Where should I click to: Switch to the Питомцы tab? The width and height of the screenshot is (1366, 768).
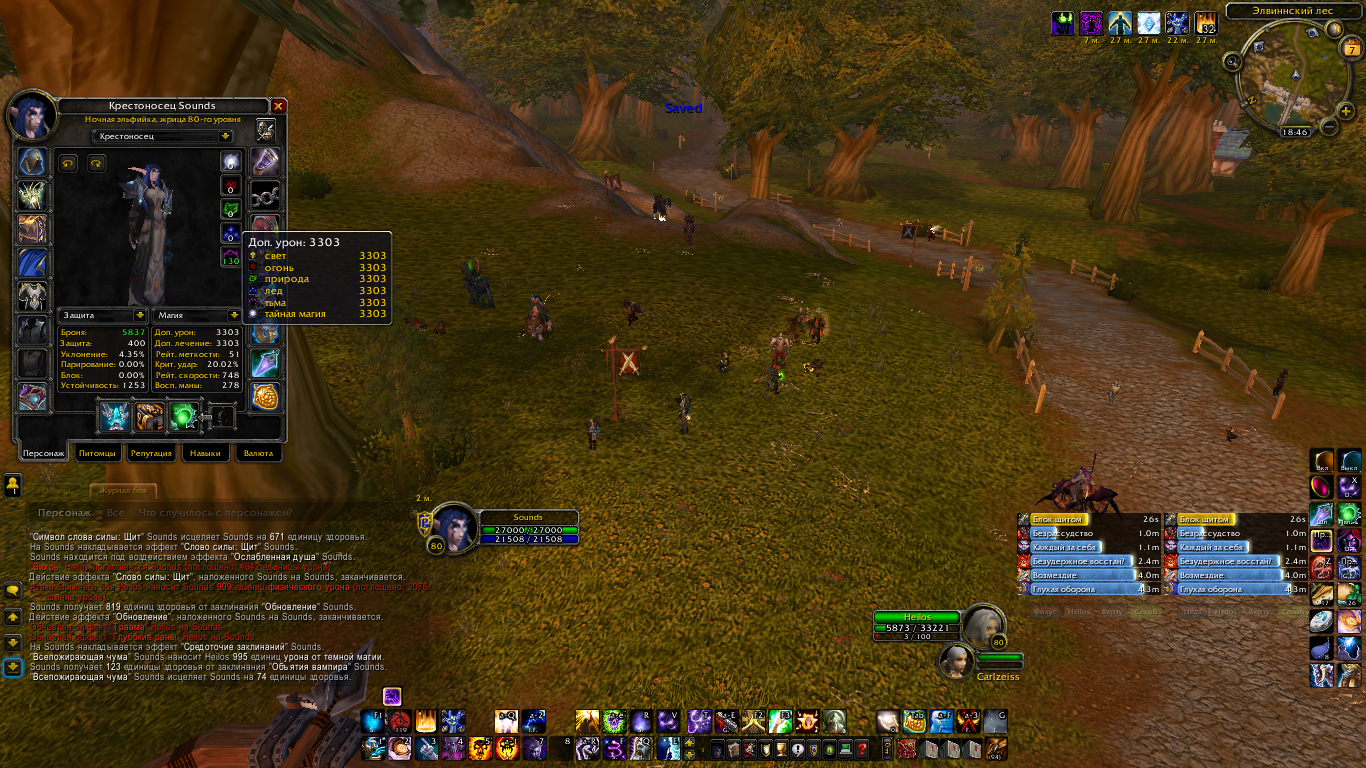click(98, 453)
